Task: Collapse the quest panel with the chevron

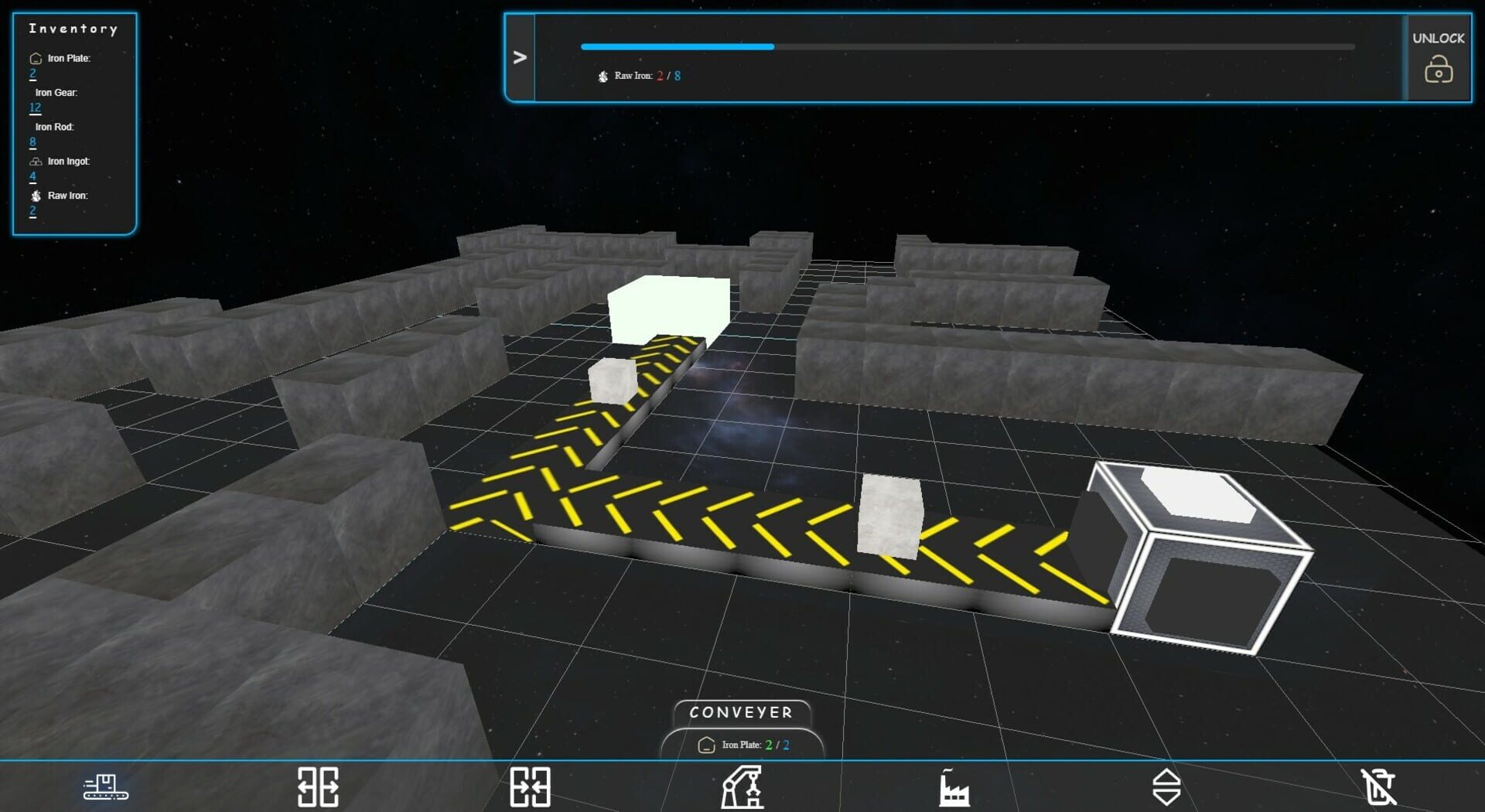Action: pos(520,56)
